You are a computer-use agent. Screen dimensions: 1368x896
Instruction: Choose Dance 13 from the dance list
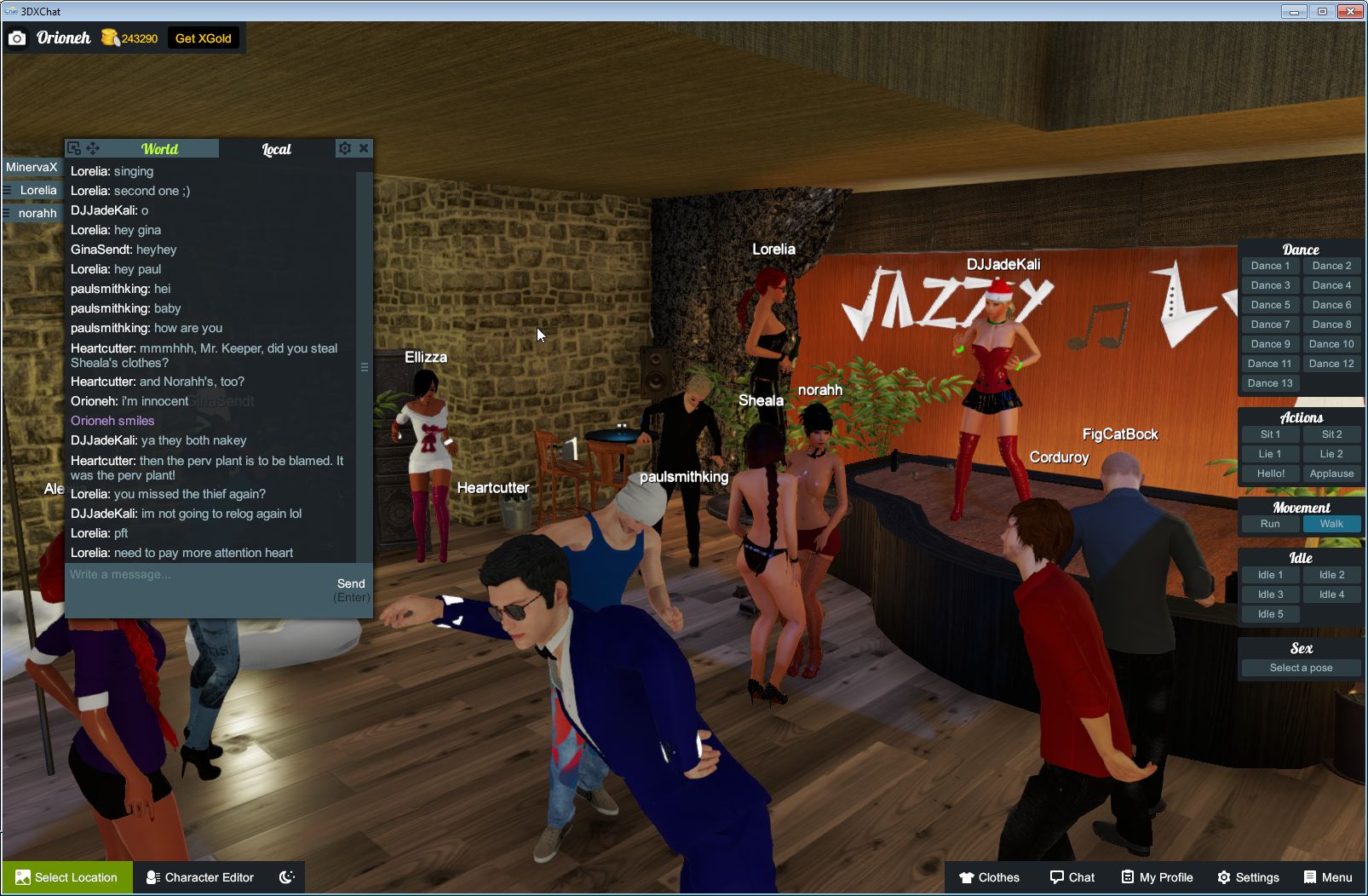pyautogui.click(x=1270, y=383)
